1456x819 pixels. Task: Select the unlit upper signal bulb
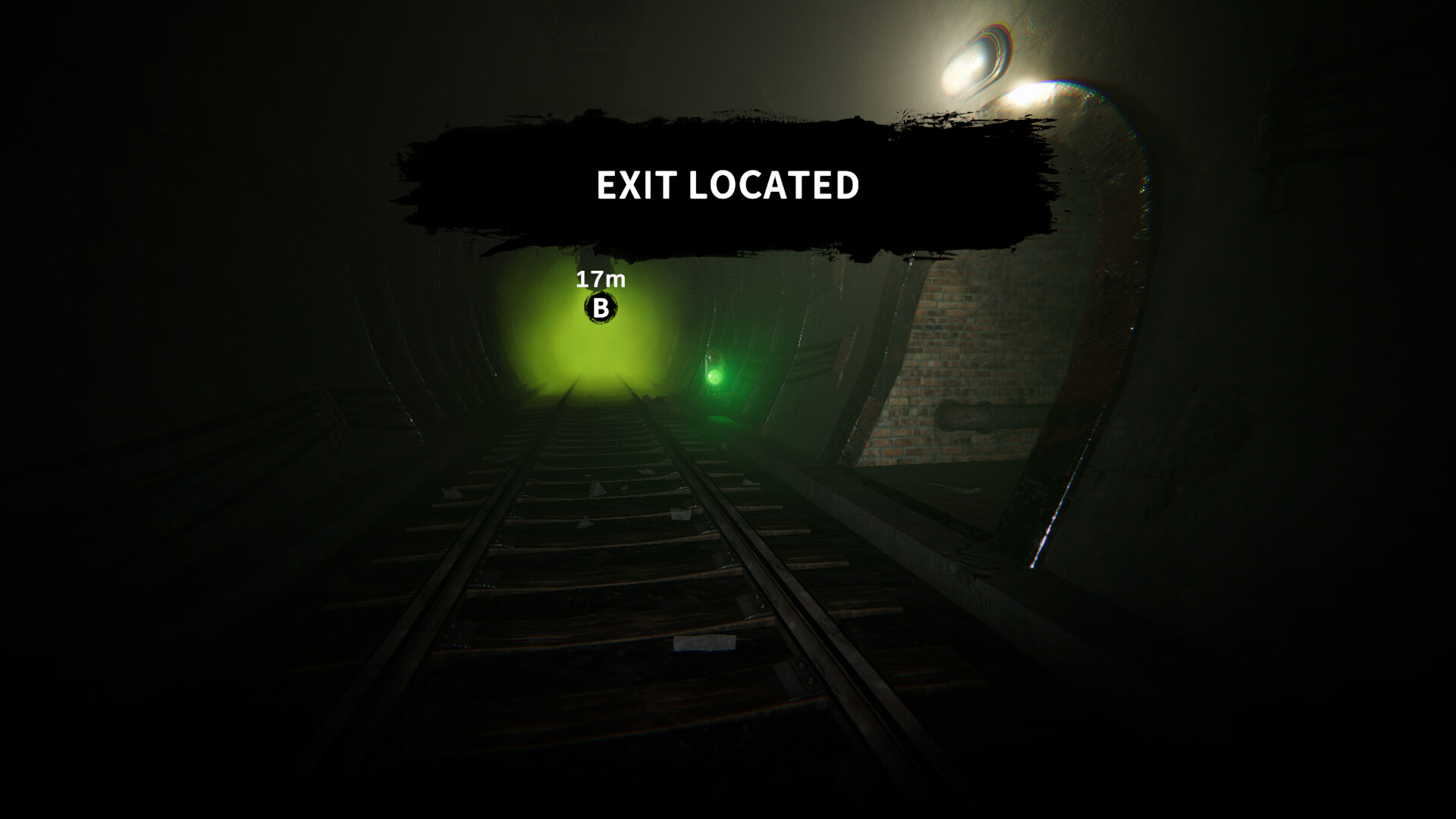[x=714, y=356]
